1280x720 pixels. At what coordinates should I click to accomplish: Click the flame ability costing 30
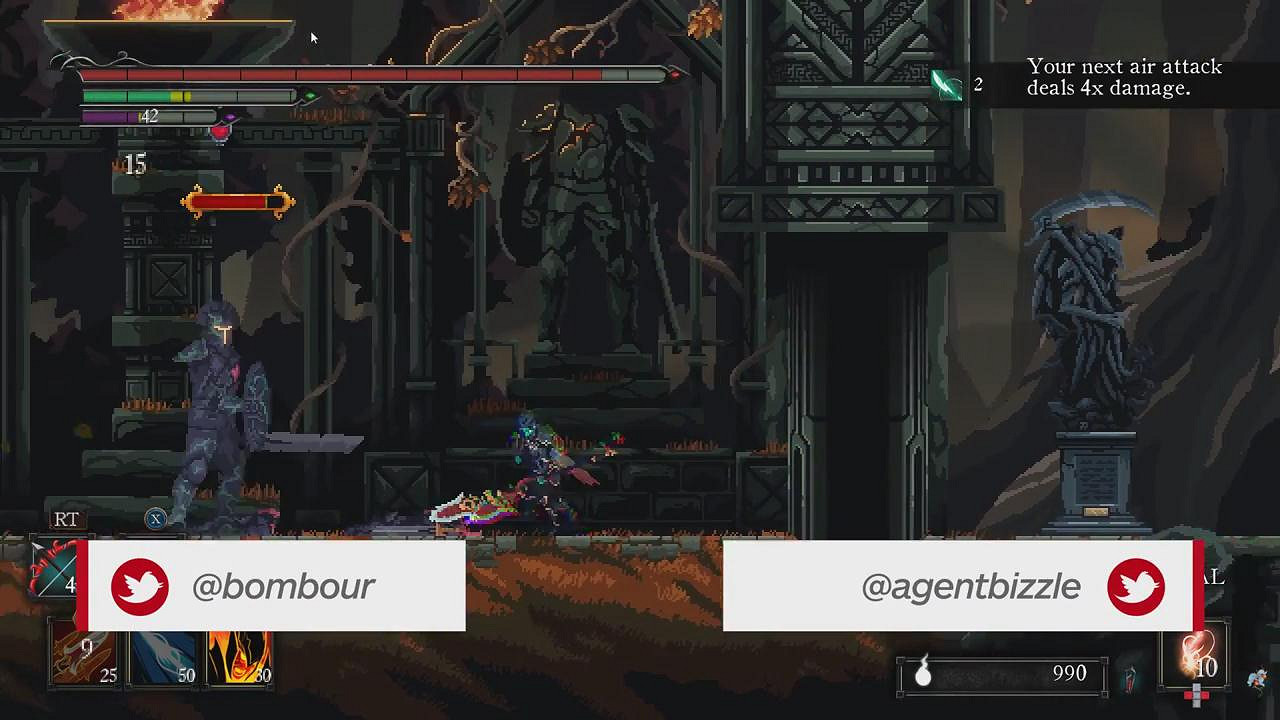pyautogui.click(x=238, y=655)
